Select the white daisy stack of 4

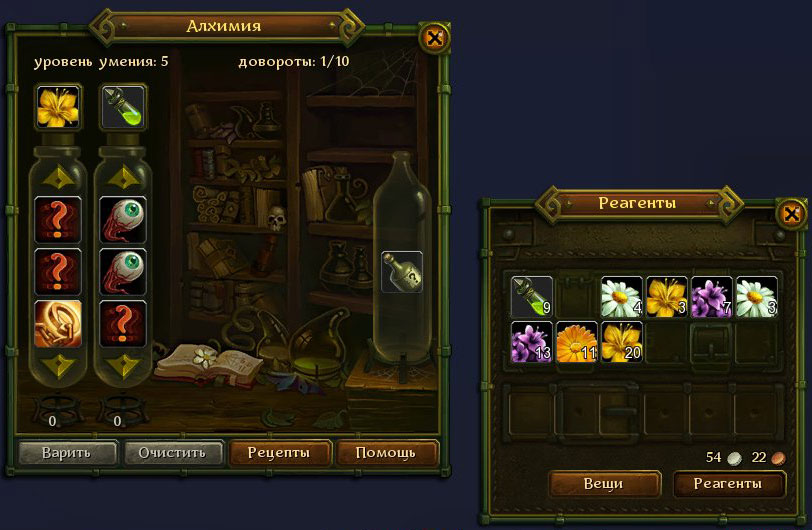point(621,296)
